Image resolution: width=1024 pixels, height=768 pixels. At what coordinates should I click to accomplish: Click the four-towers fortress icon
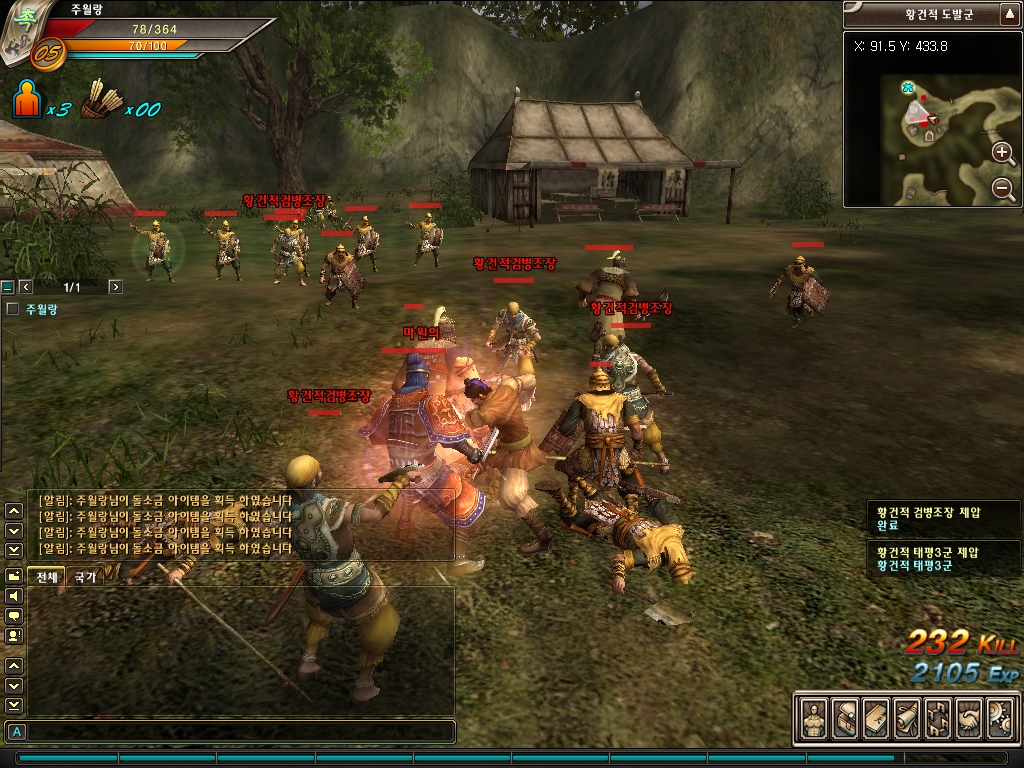pos(938,718)
